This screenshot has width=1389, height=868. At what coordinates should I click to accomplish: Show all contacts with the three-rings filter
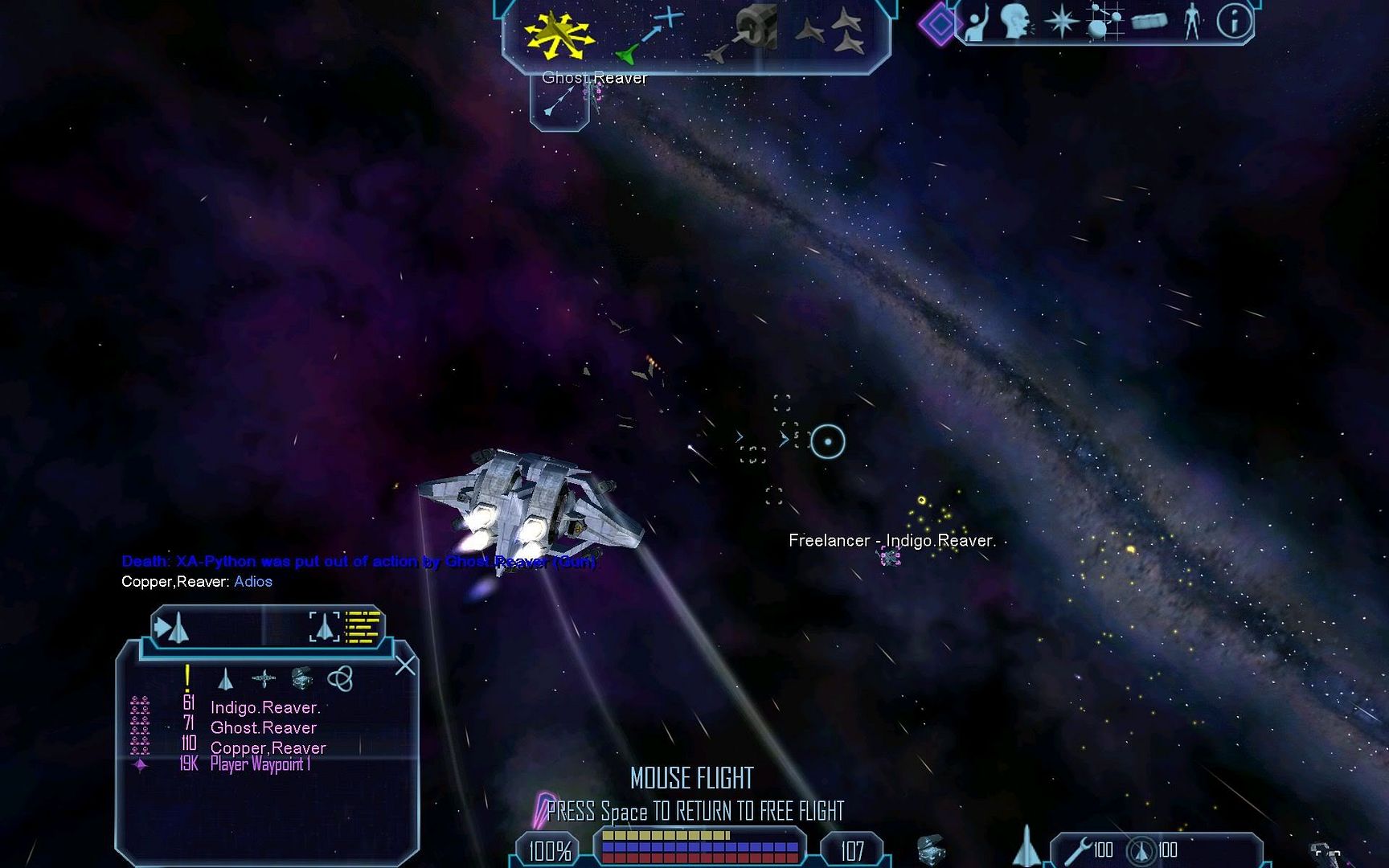pos(340,679)
